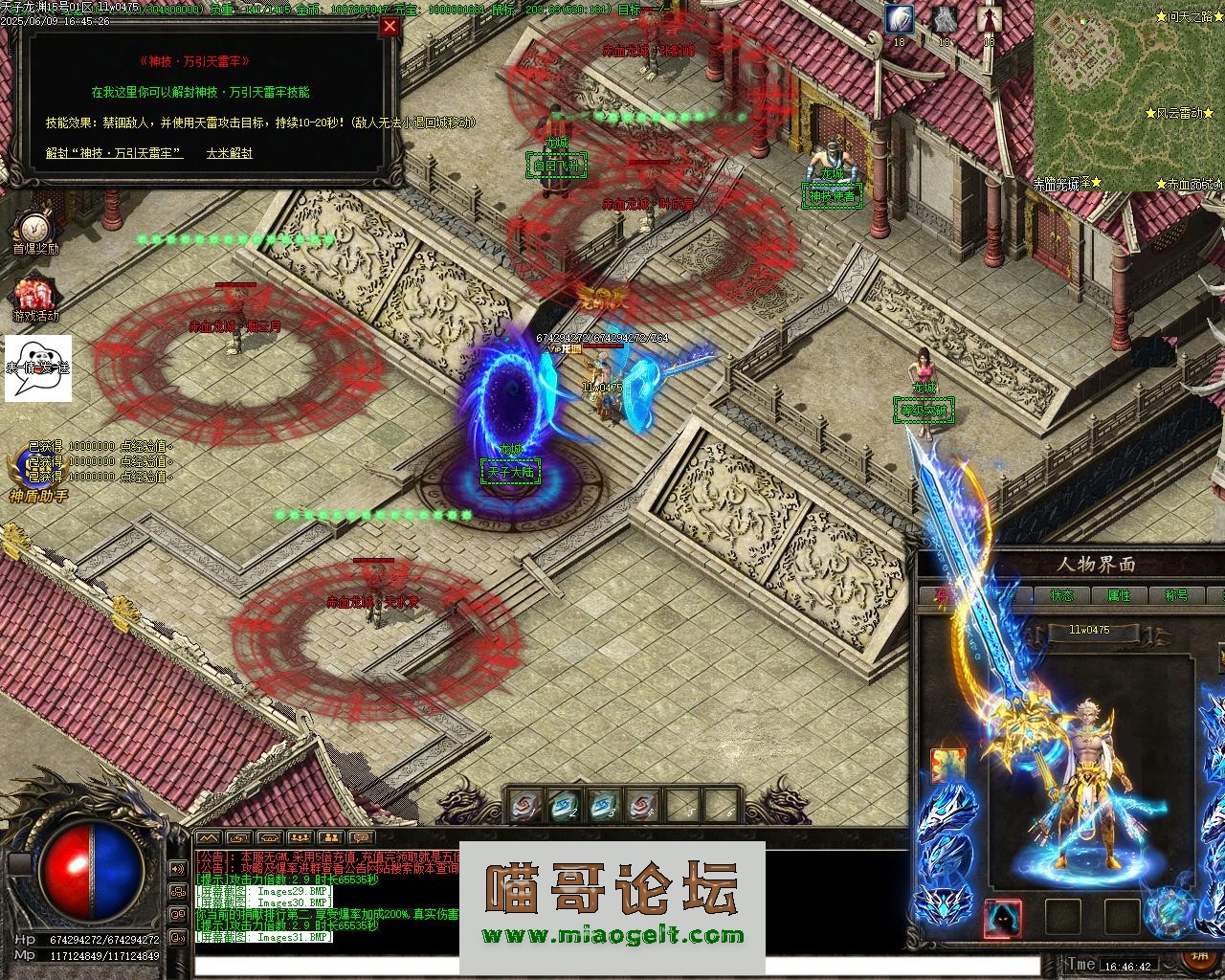This screenshot has width=1225, height=980.
Task: Open the minimap
Action: coord(1128,94)
